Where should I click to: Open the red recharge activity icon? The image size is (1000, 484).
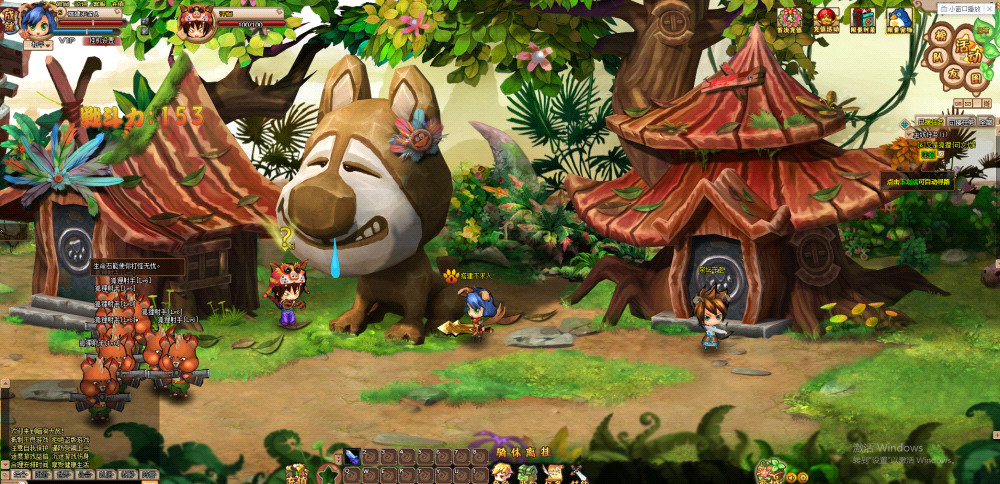(x=826, y=19)
